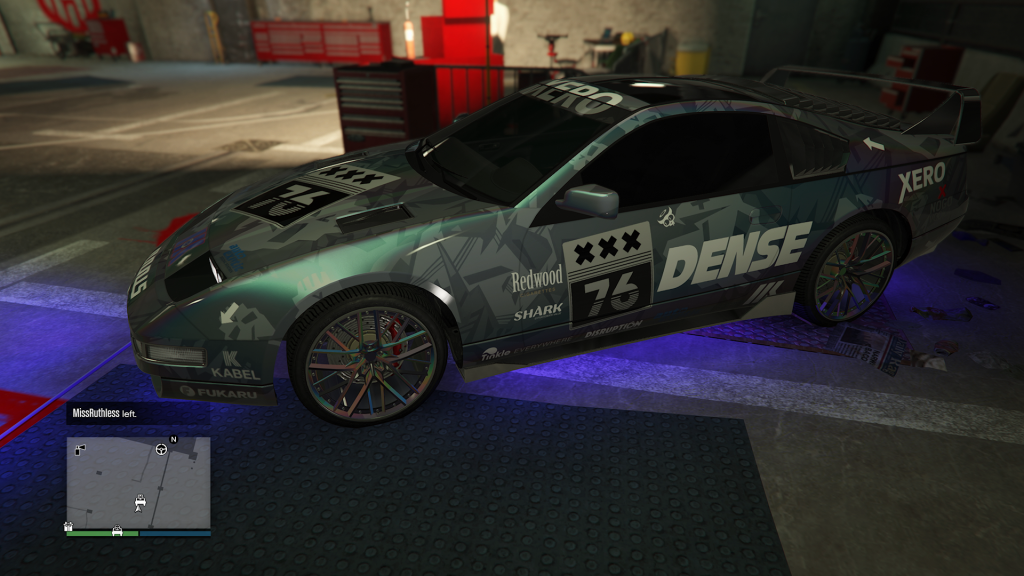Click the minimap in the corner
Viewport: 1024px width, 576px height.
138,483
